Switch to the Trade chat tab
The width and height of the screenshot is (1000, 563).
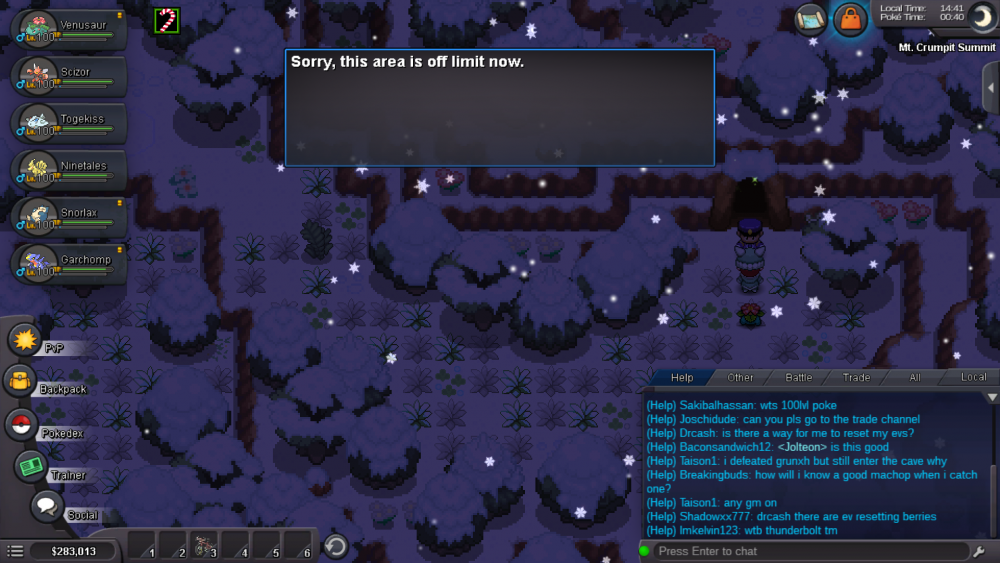tap(856, 378)
